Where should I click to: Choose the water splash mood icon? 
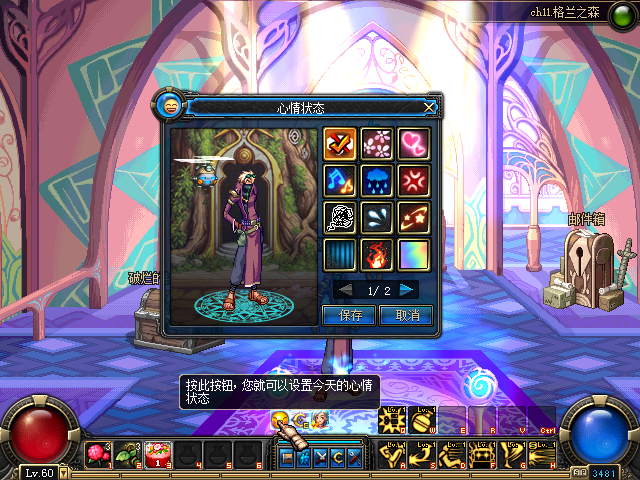(x=377, y=218)
